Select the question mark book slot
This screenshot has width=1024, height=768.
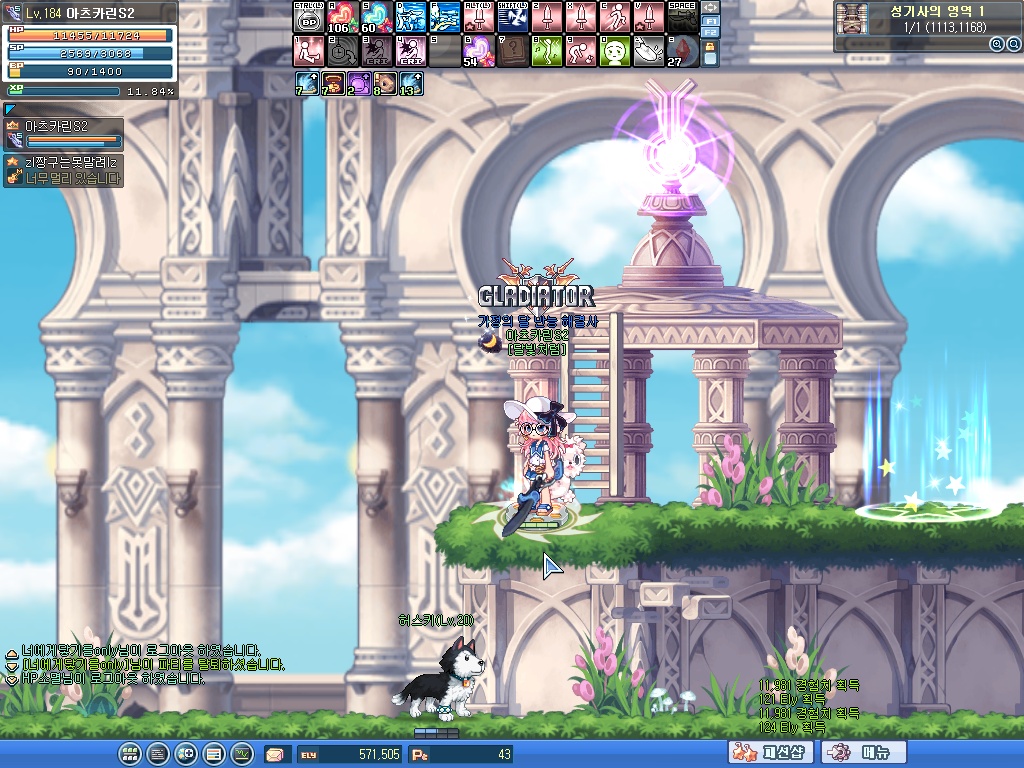tap(512, 51)
